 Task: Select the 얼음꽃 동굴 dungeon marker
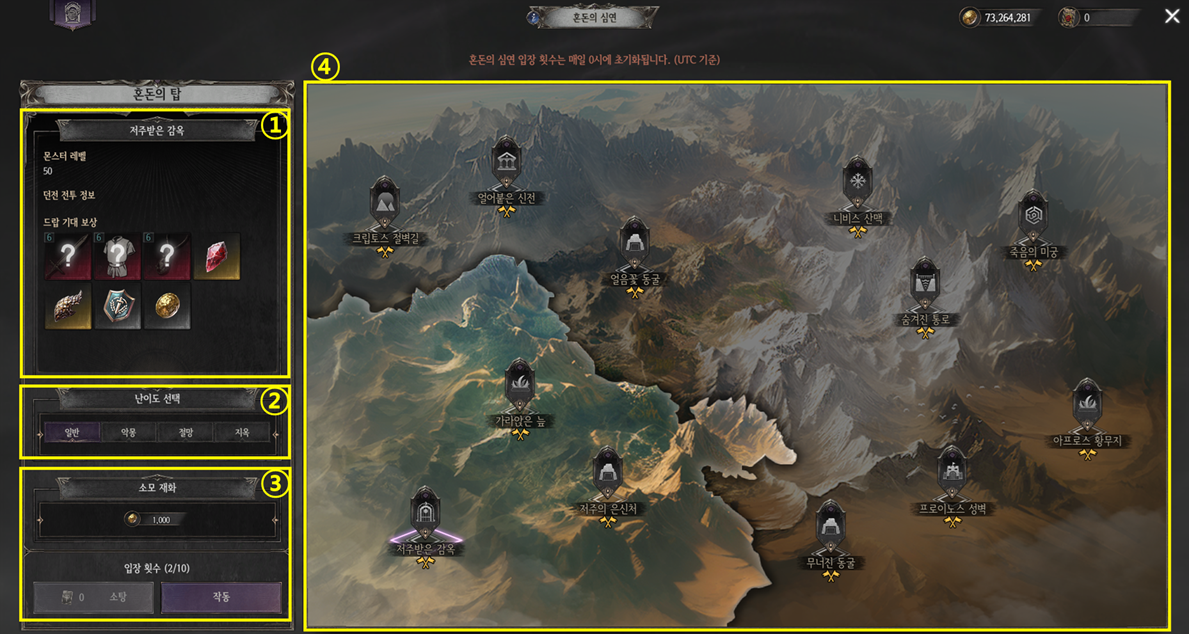pyautogui.click(x=634, y=245)
